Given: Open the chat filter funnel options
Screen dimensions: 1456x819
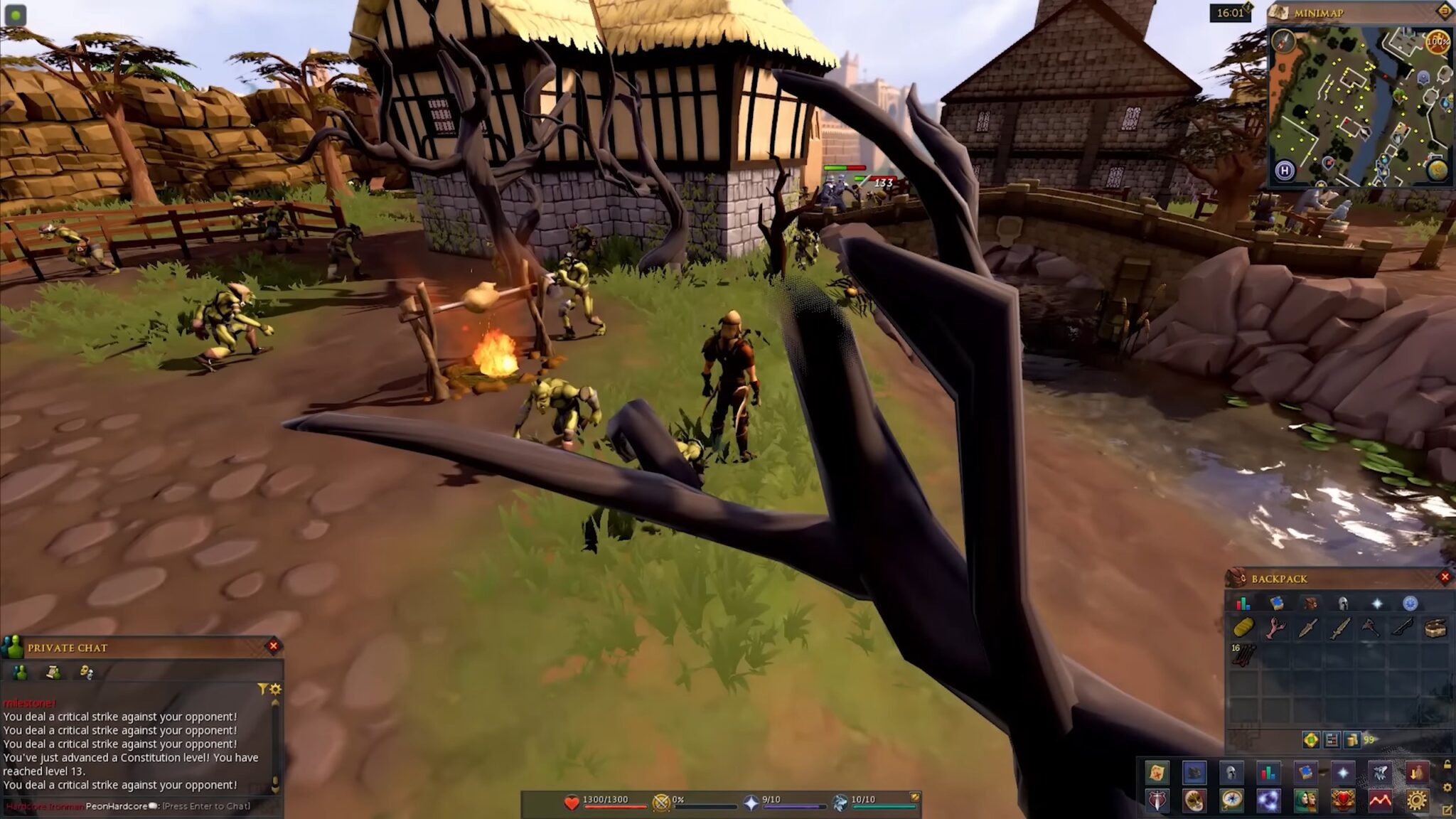Looking at the screenshot, I should click(263, 690).
